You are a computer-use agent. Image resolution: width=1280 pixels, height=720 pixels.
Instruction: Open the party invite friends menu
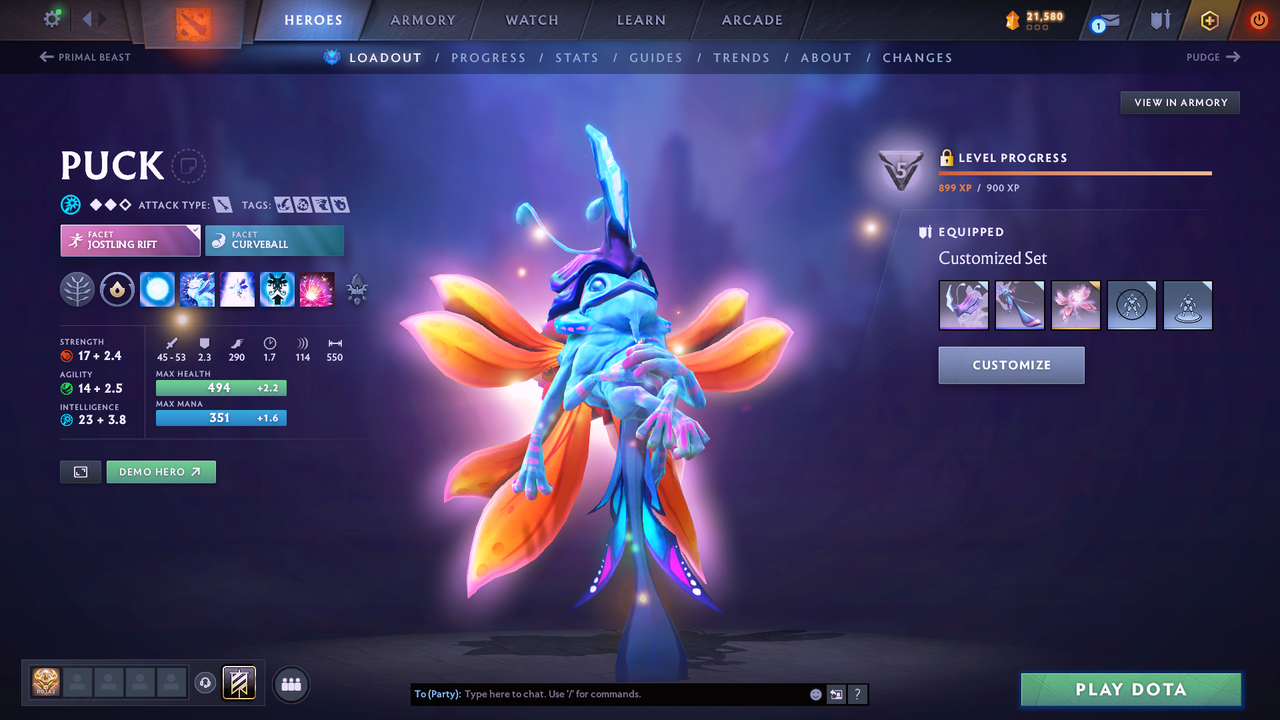[x=290, y=684]
